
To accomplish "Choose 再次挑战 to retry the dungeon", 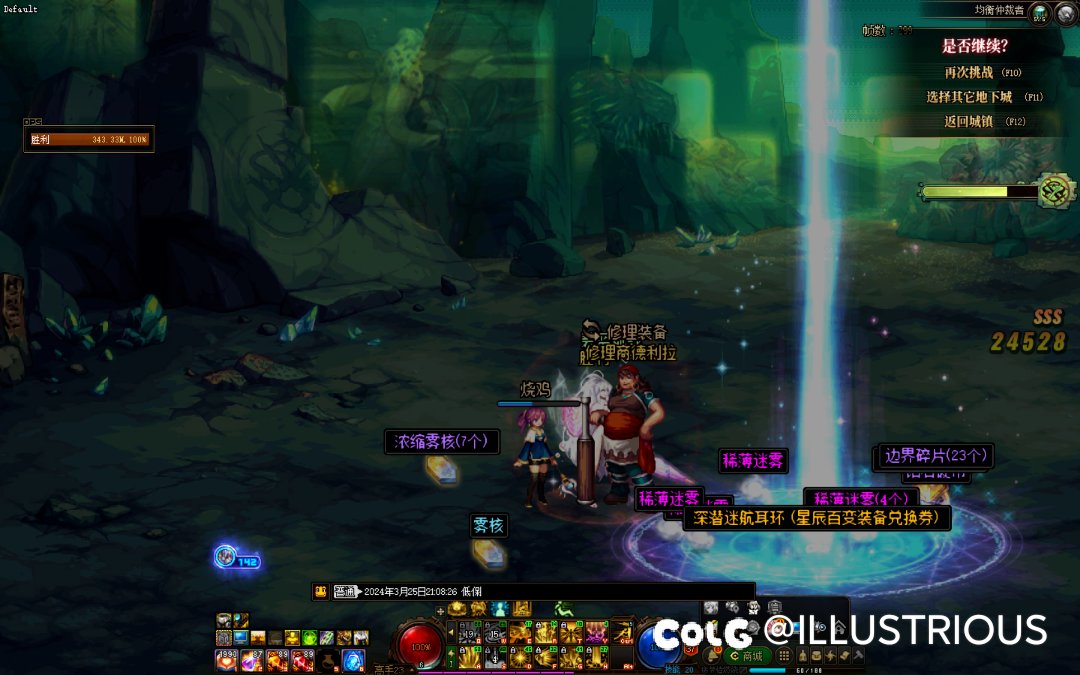I will tap(969, 72).
